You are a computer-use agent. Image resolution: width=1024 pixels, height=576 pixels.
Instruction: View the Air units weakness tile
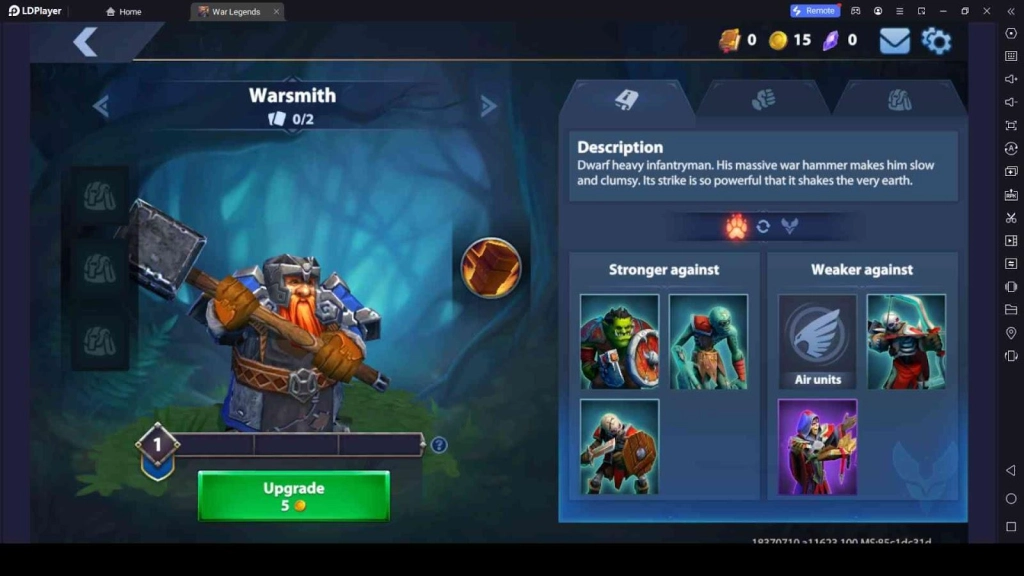pos(818,342)
